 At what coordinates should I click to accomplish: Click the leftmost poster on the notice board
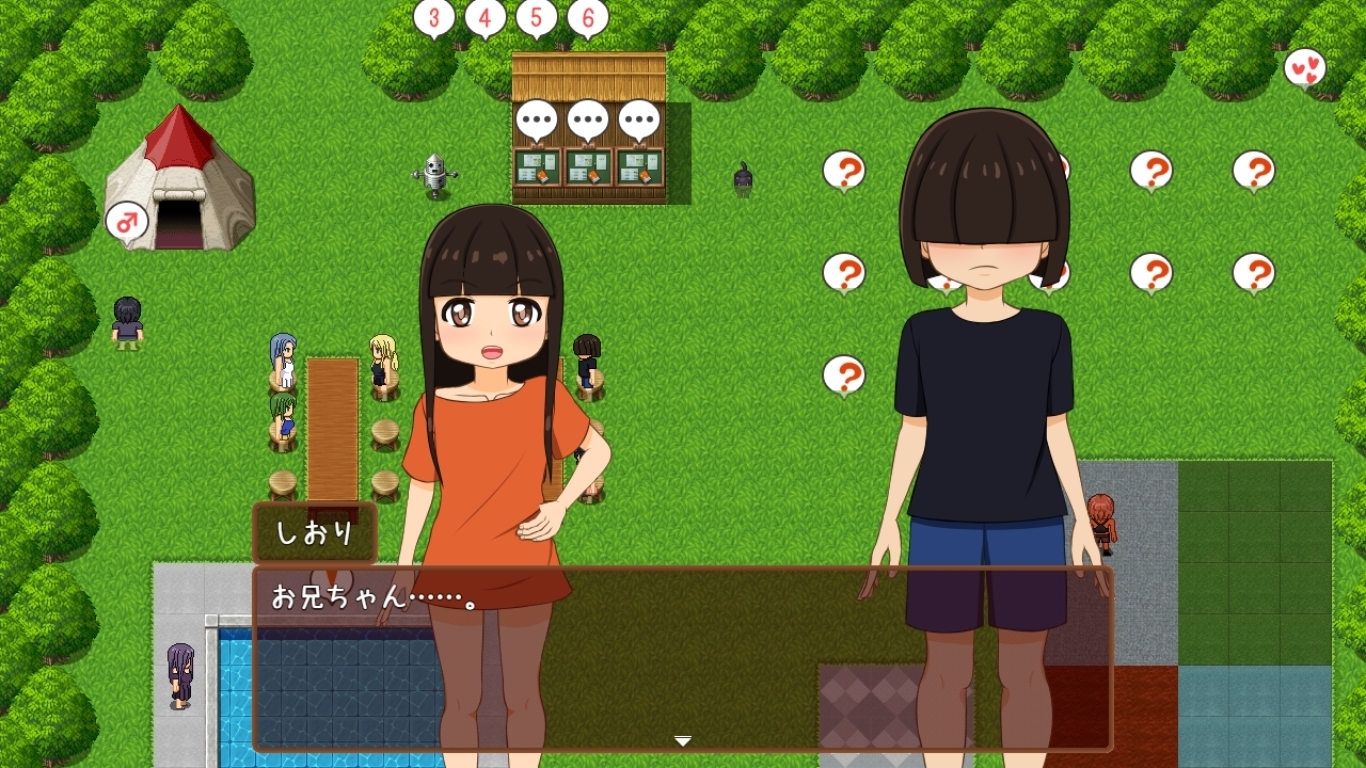click(540, 168)
